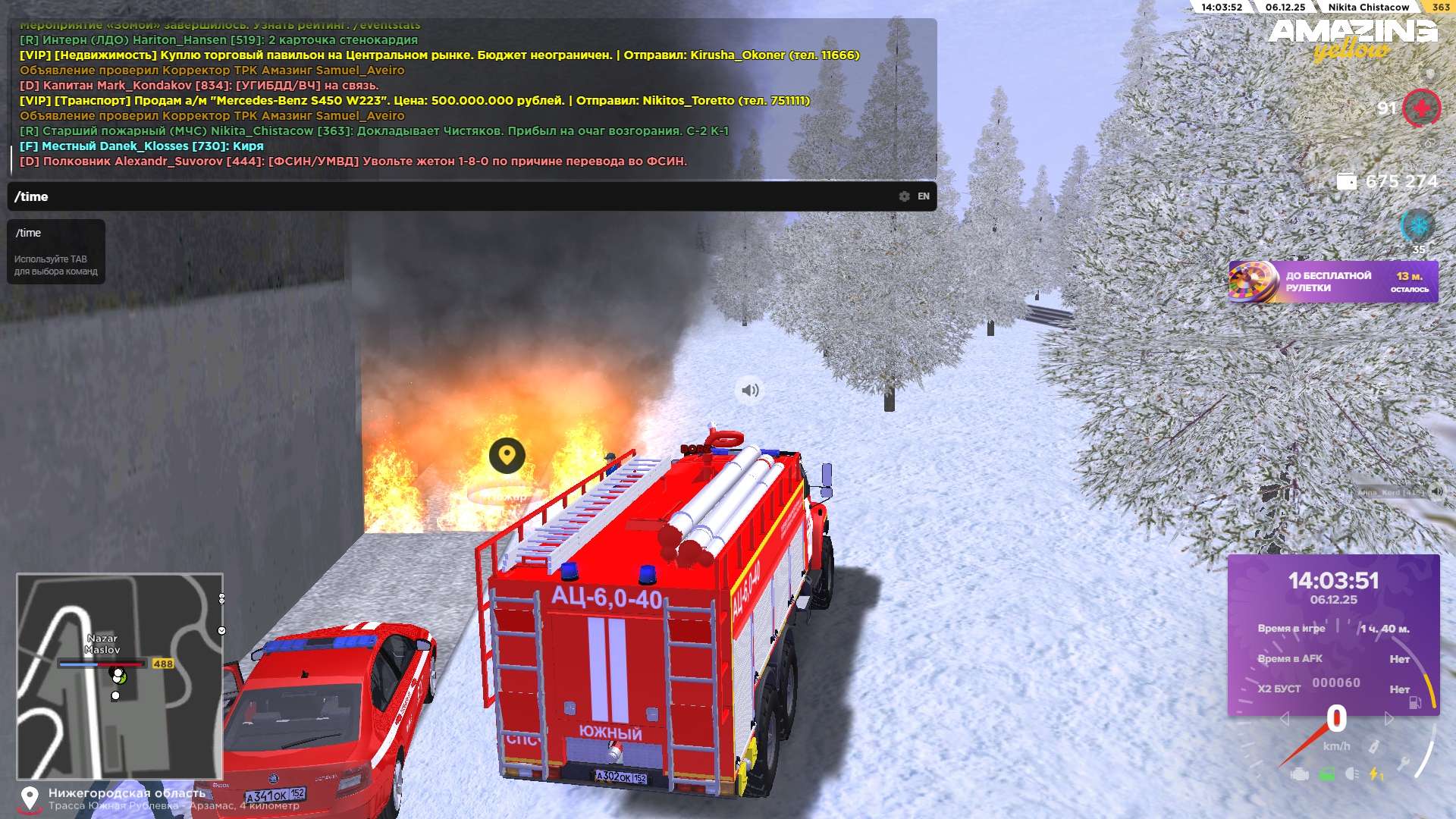This screenshot has width=1456, height=819.
Task: Open the free roulette banner
Action: click(x=1332, y=282)
